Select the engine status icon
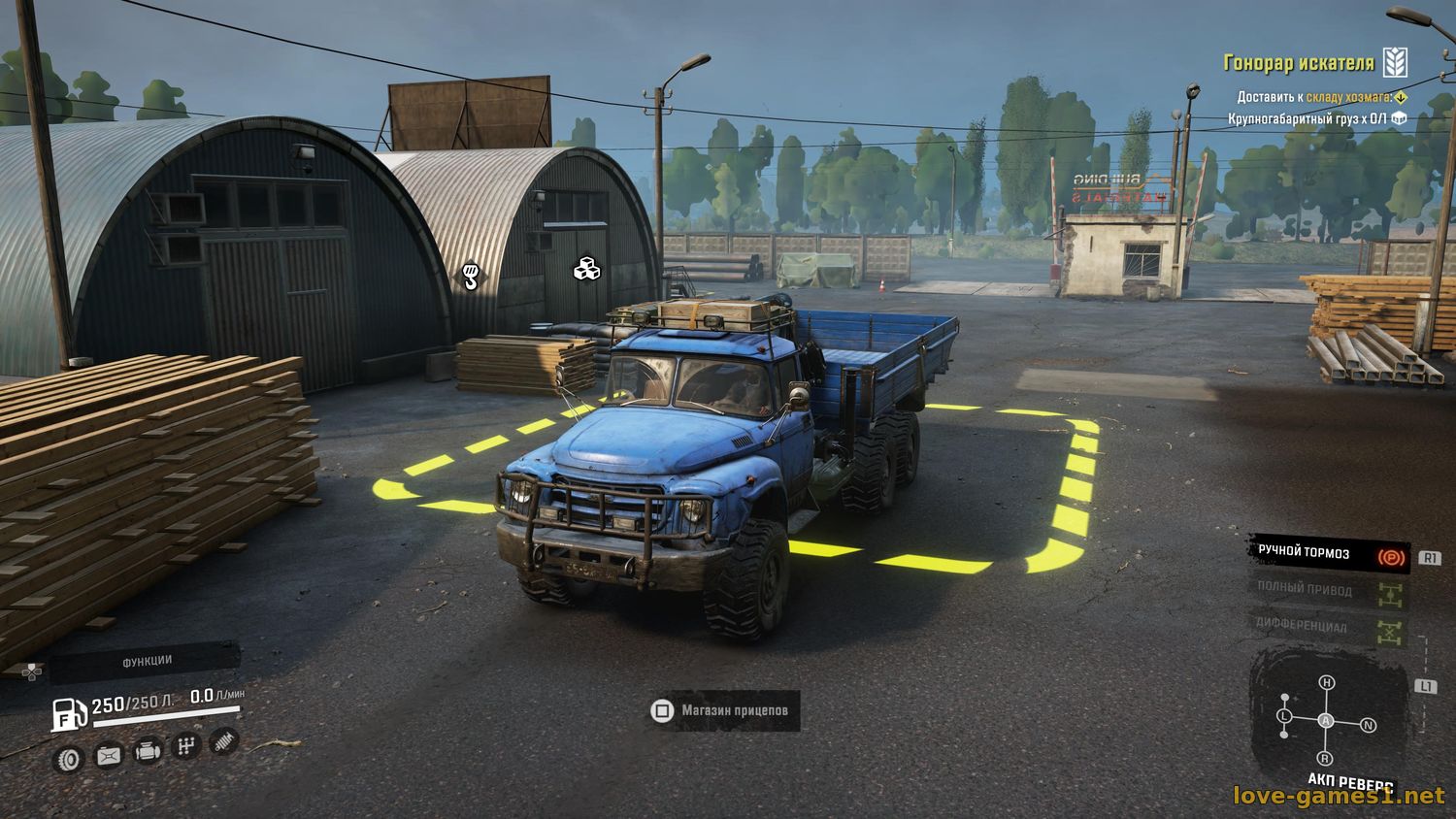 tap(147, 751)
